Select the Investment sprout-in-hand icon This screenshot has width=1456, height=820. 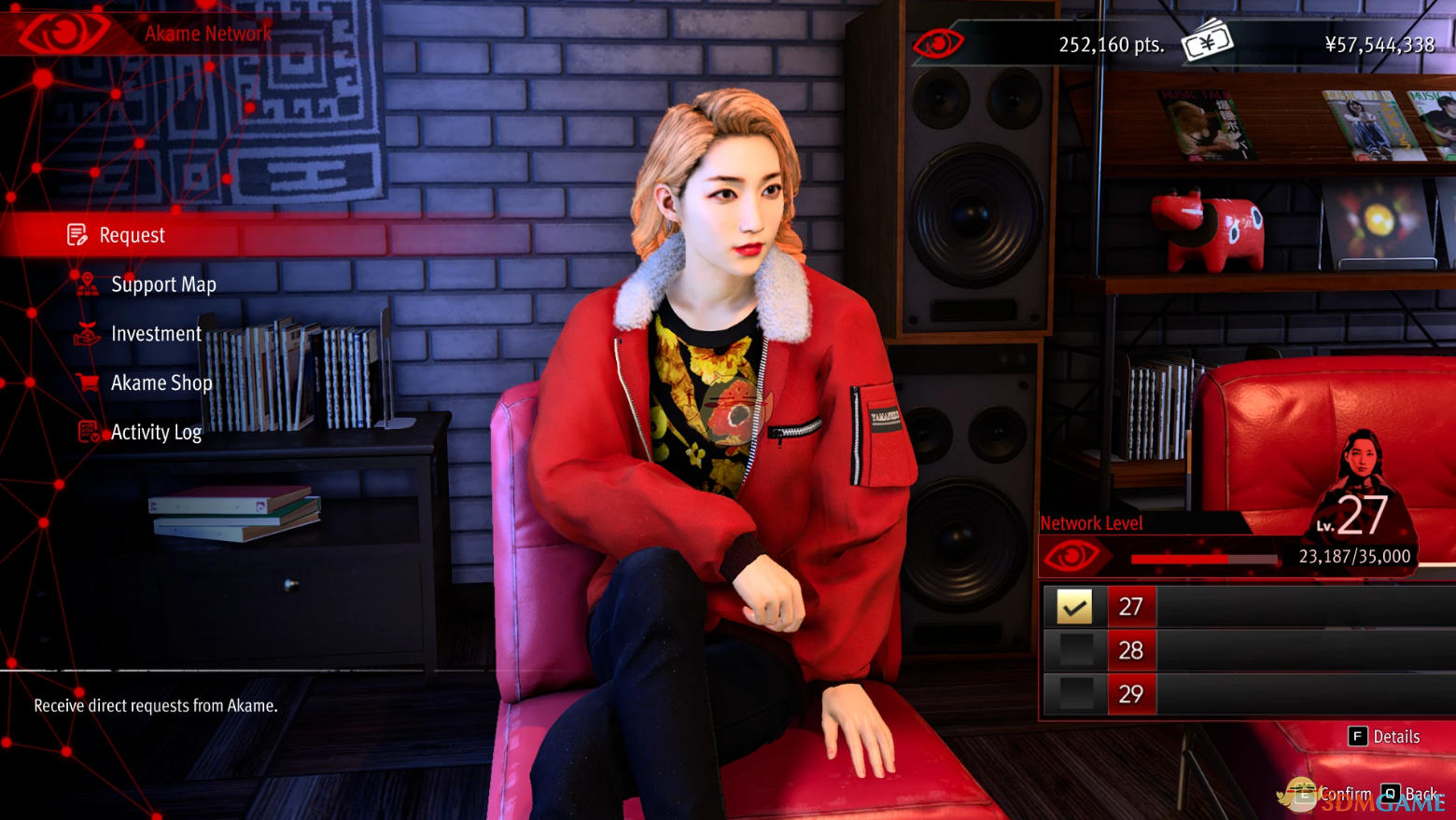click(86, 333)
